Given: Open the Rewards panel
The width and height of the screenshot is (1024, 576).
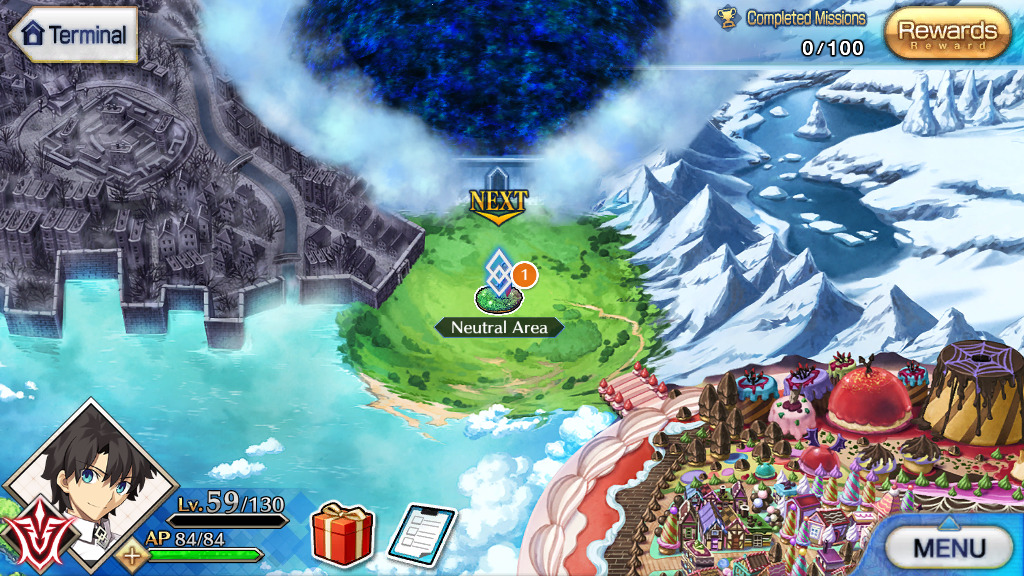Looking at the screenshot, I should click(x=947, y=33).
